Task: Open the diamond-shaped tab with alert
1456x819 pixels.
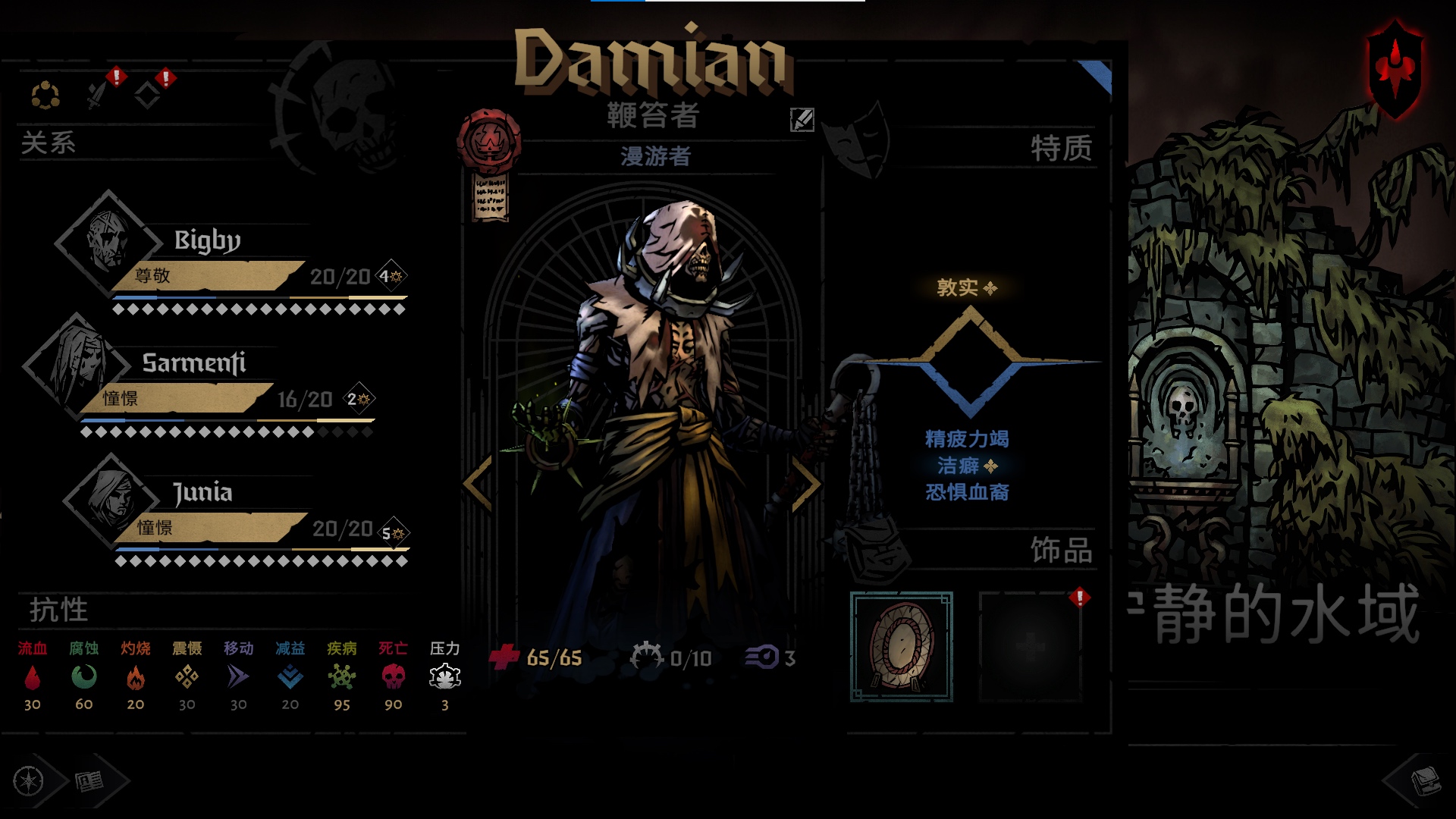Action: (147, 95)
